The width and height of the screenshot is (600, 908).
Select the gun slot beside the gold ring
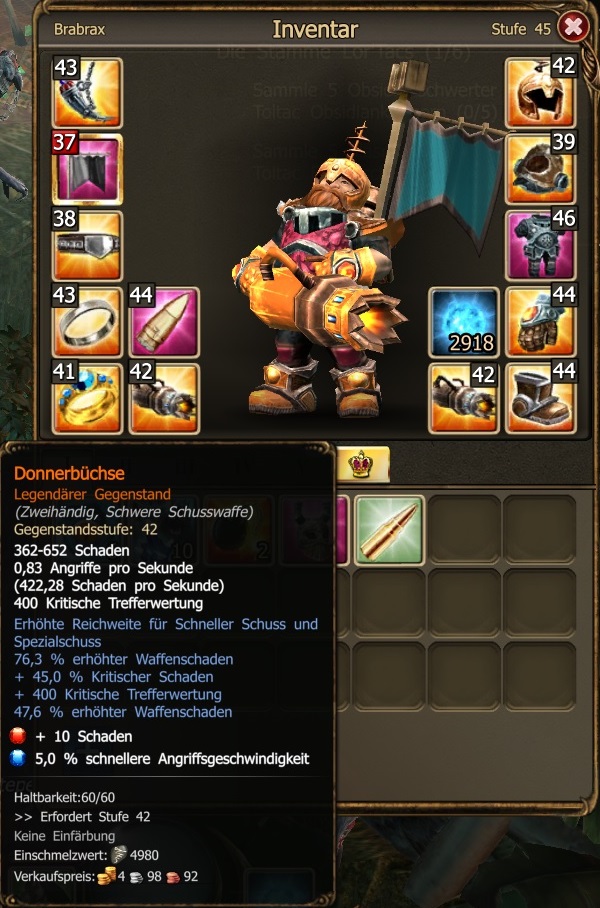(164, 398)
